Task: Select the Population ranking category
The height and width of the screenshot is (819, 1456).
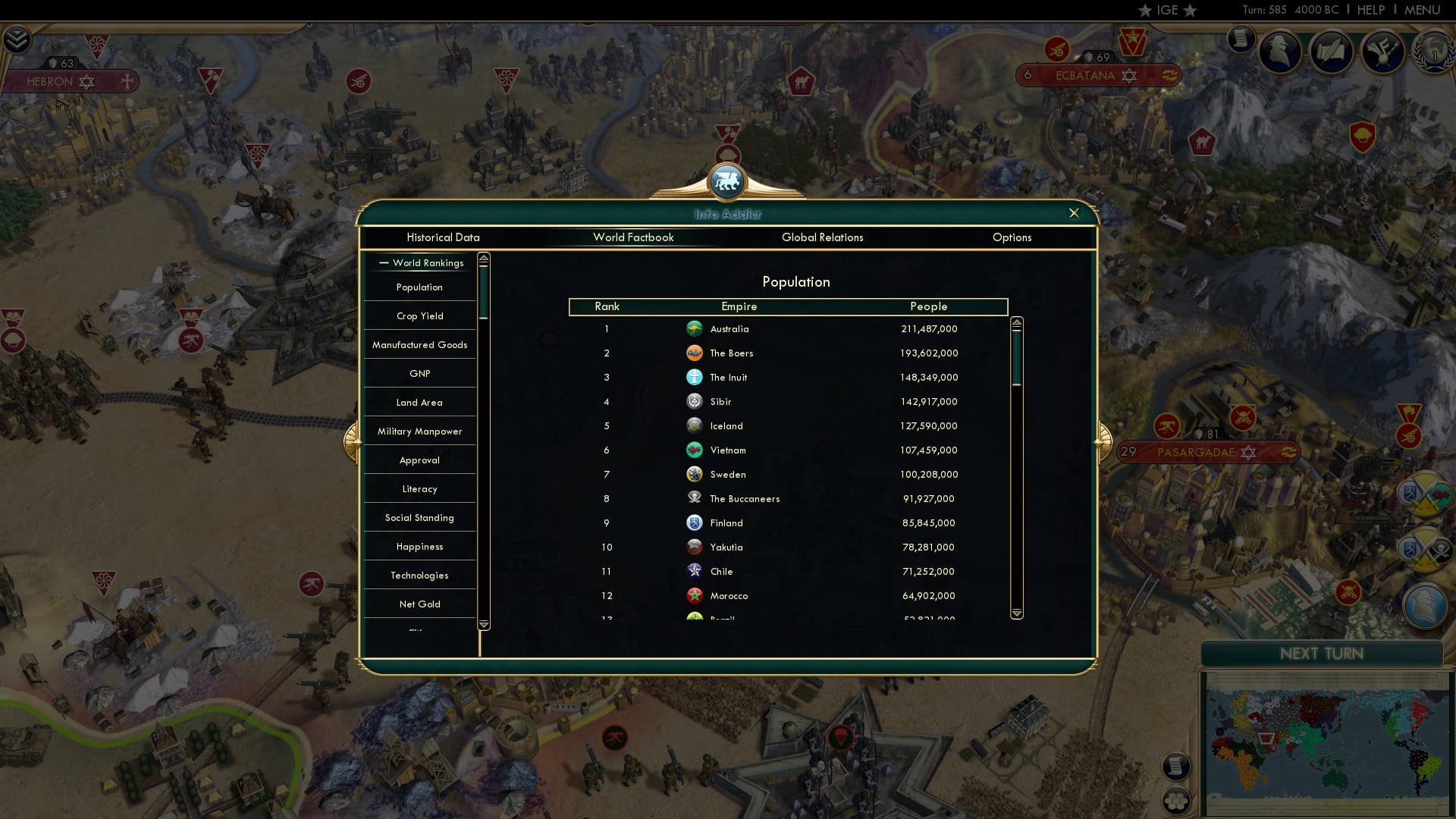Action: (419, 287)
